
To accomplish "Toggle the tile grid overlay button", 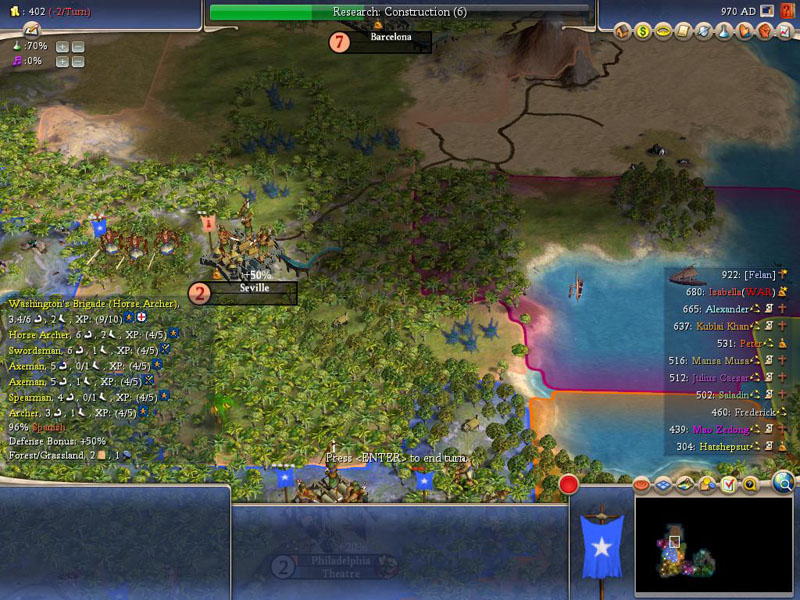I will tap(665, 485).
